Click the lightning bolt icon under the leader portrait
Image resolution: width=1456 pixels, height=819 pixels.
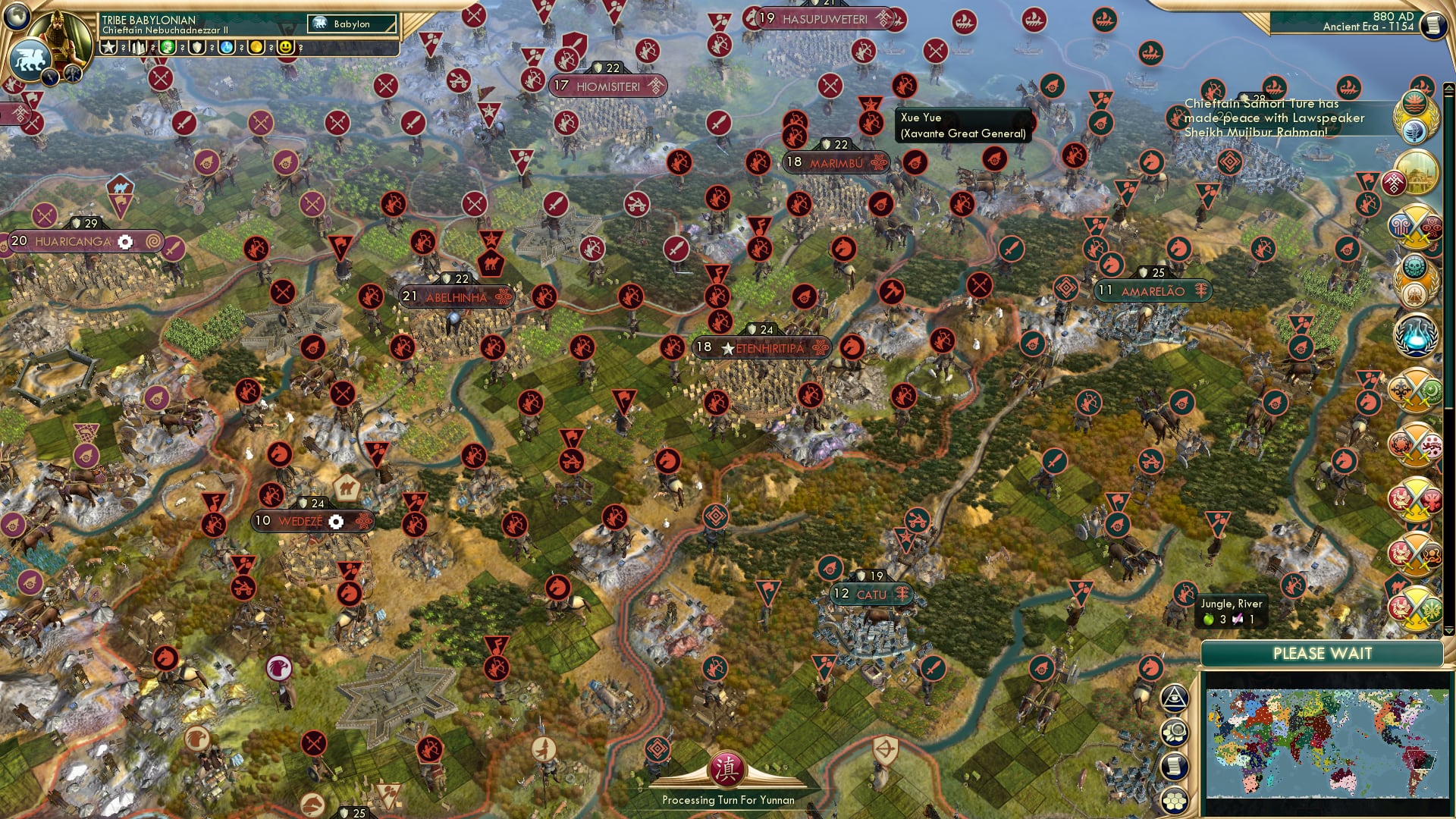49,77
